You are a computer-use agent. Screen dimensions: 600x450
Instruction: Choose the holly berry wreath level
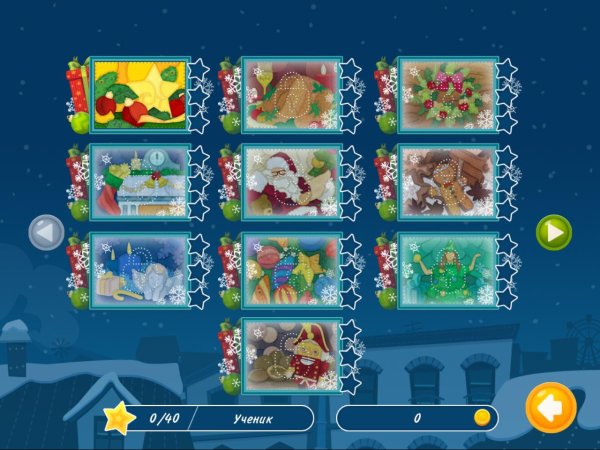pos(446,95)
